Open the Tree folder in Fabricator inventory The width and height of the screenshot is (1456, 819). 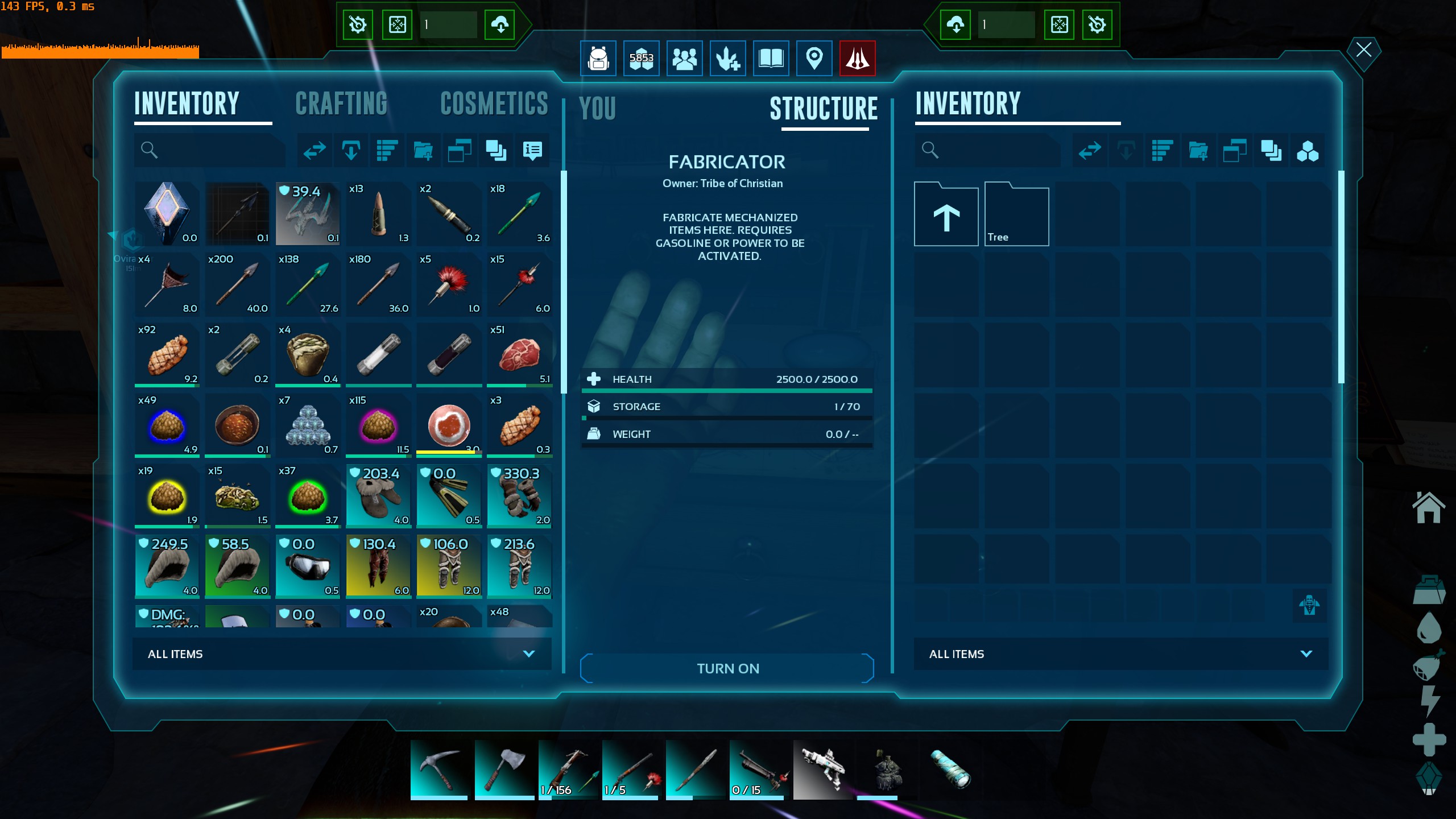click(x=1016, y=215)
